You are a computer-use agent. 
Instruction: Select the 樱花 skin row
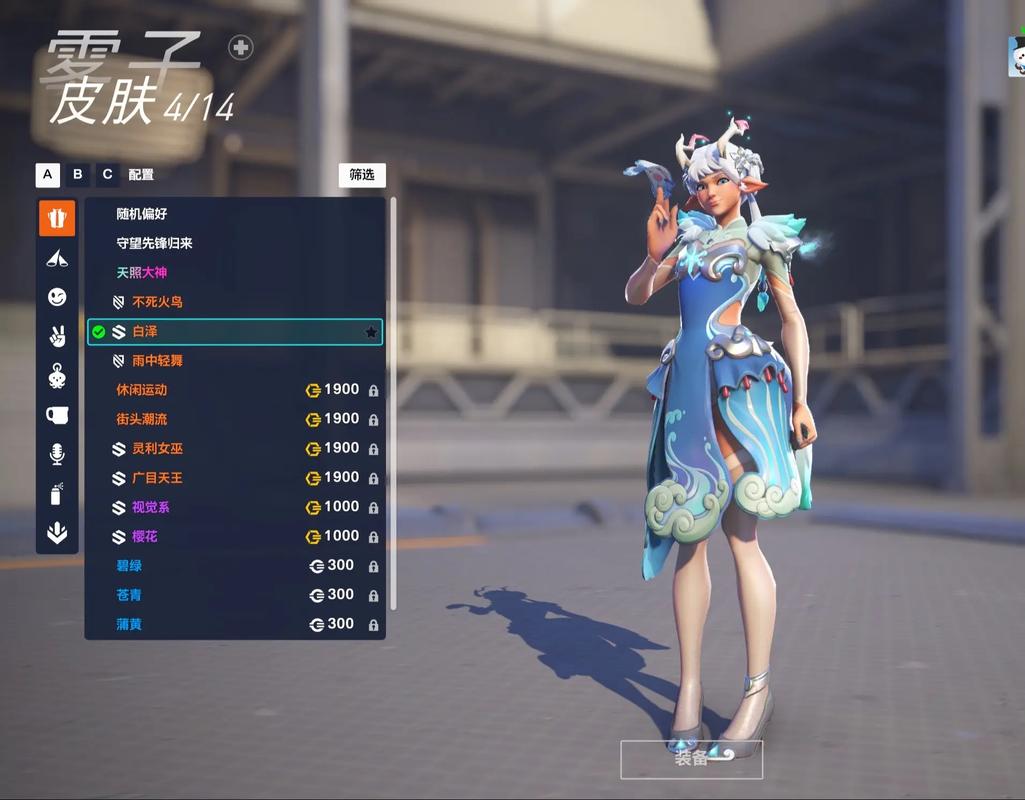[145, 537]
